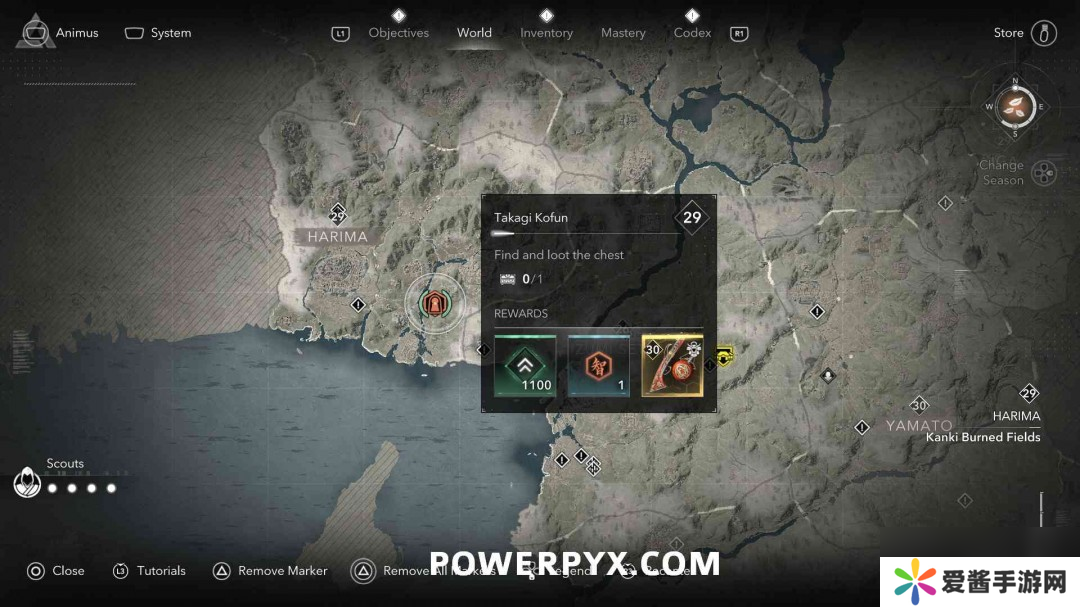This screenshot has width=1080, height=607.
Task: Open the System menu
Action: pos(158,33)
